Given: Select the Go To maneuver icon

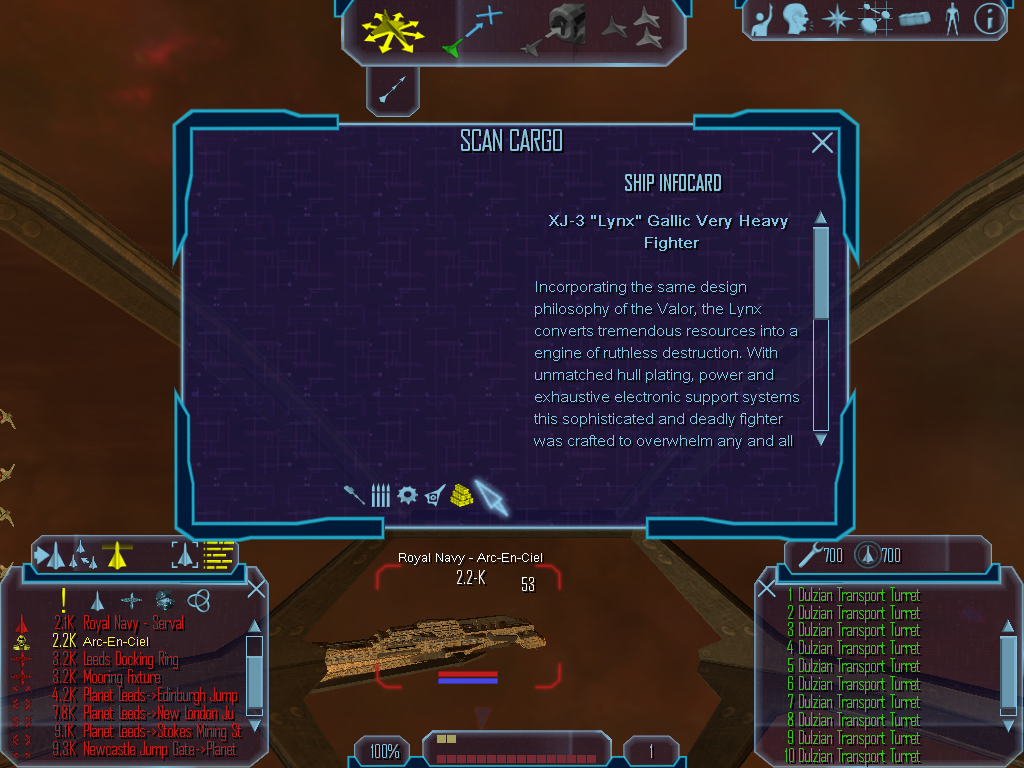Looking at the screenshot, I should (472, 30).
